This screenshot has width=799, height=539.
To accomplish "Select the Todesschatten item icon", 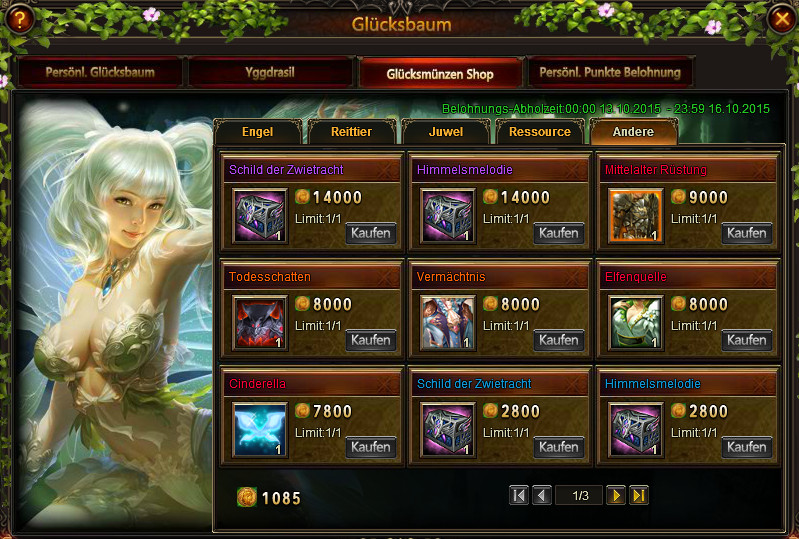I will click(260, 323).
